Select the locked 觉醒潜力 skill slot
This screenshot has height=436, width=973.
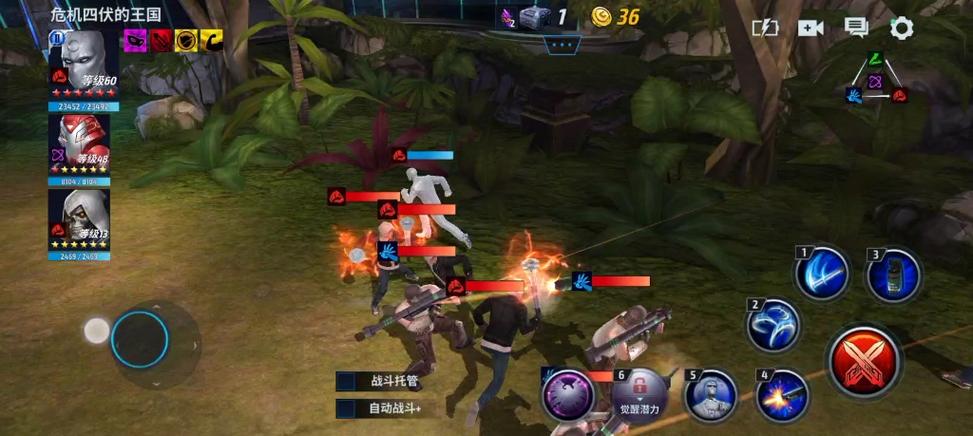pos(640,394)
